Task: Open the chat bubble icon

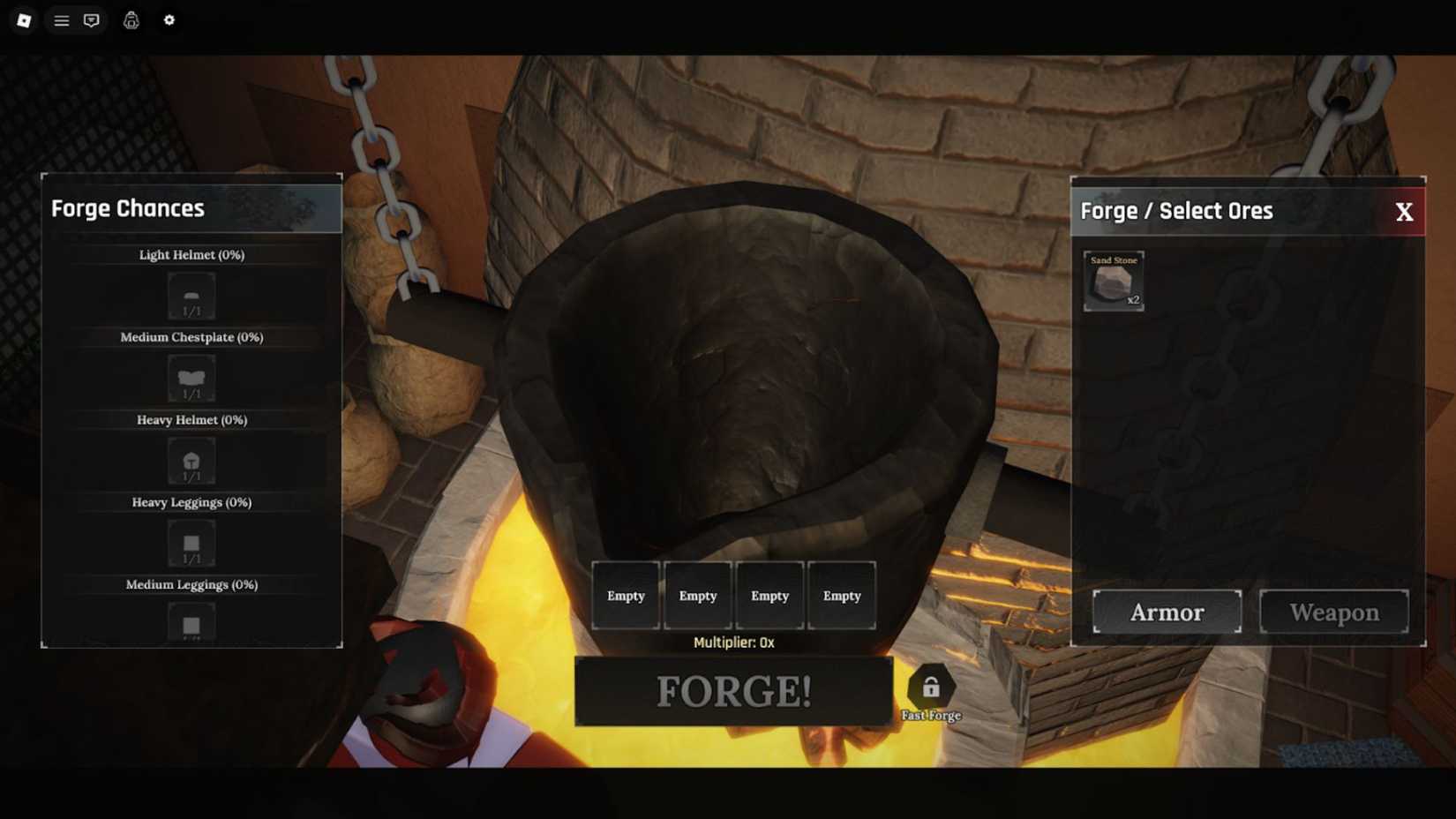Action: click(x=92, y=19)
